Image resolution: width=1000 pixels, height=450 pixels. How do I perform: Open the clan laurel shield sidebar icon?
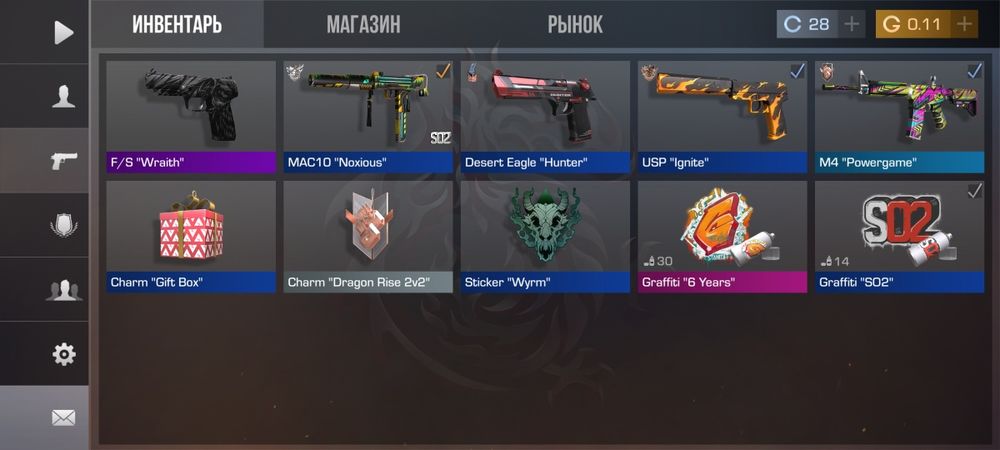click(x=63, y=225)
